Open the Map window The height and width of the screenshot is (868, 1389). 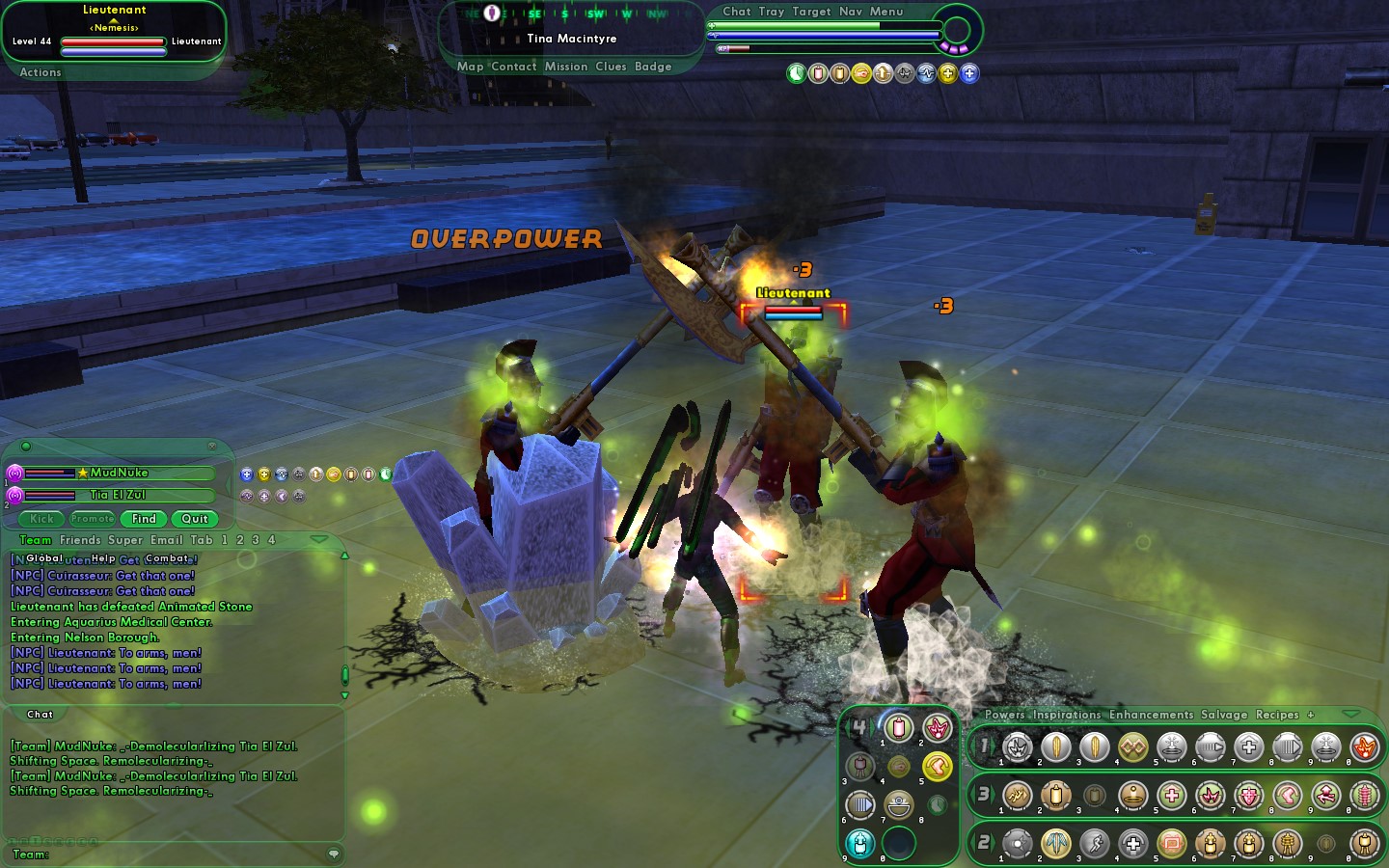[470, 67]
